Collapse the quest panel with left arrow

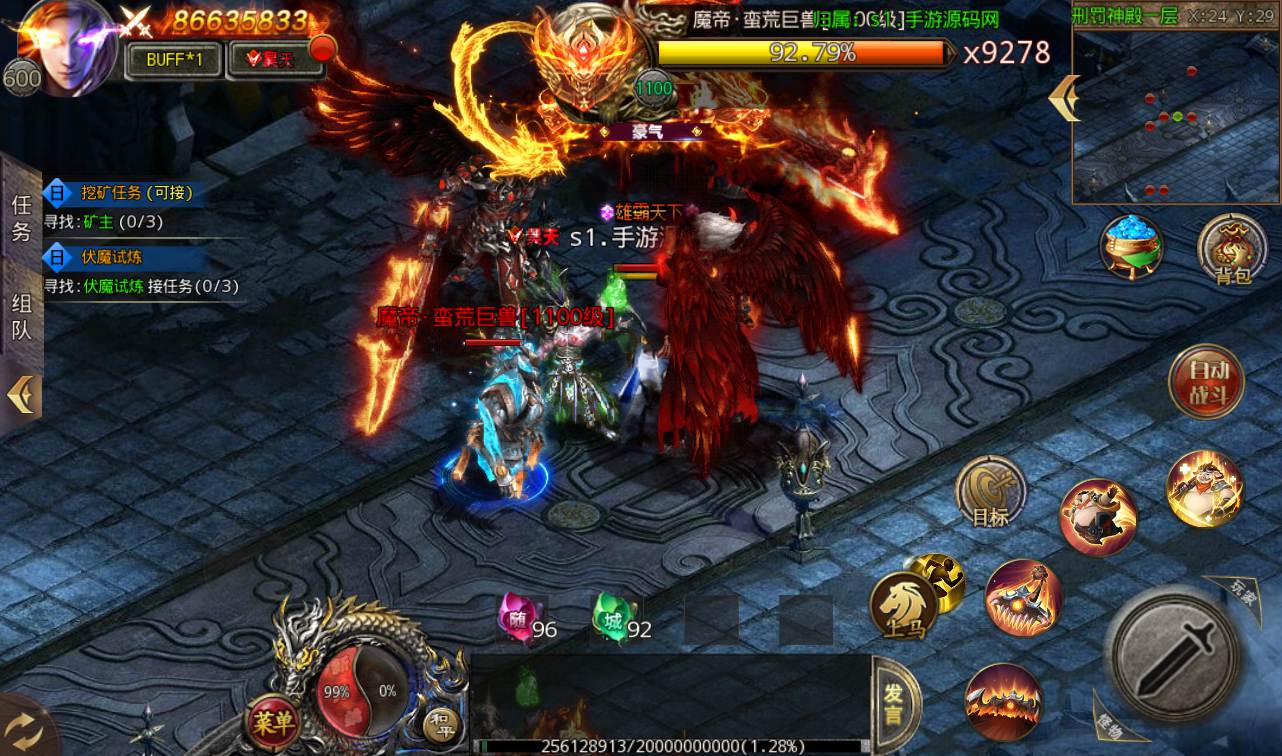(21, 395)
